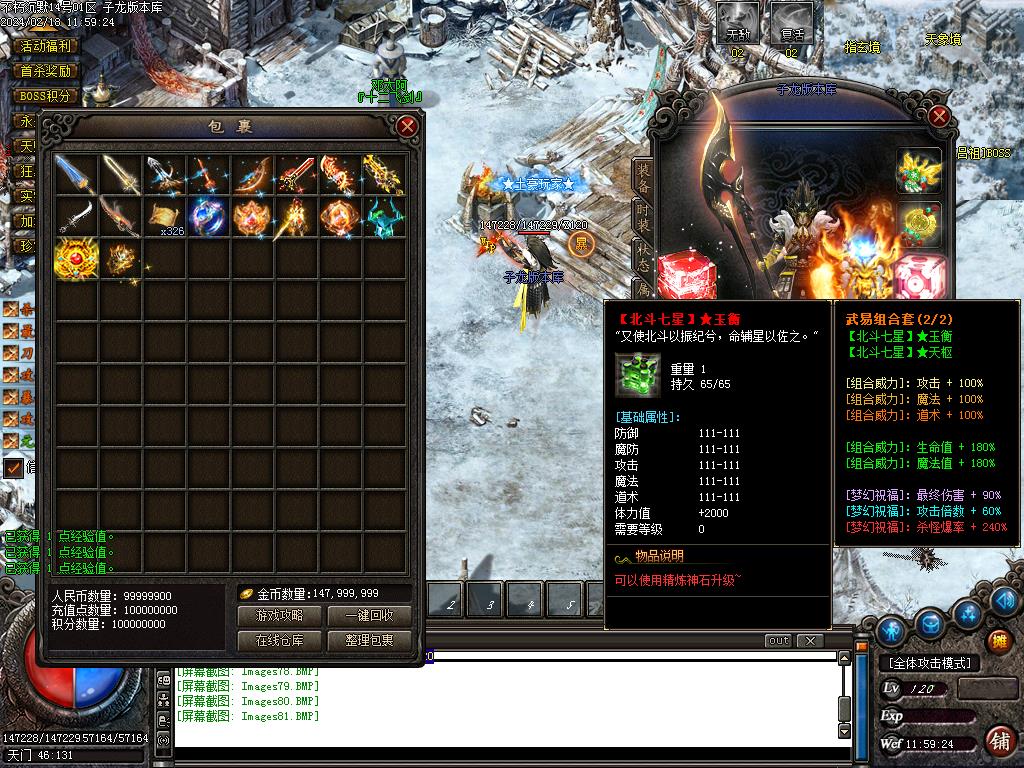Open the 铺 shop button
Screen dimensions: 1024x768
click(x=998, y=741)
